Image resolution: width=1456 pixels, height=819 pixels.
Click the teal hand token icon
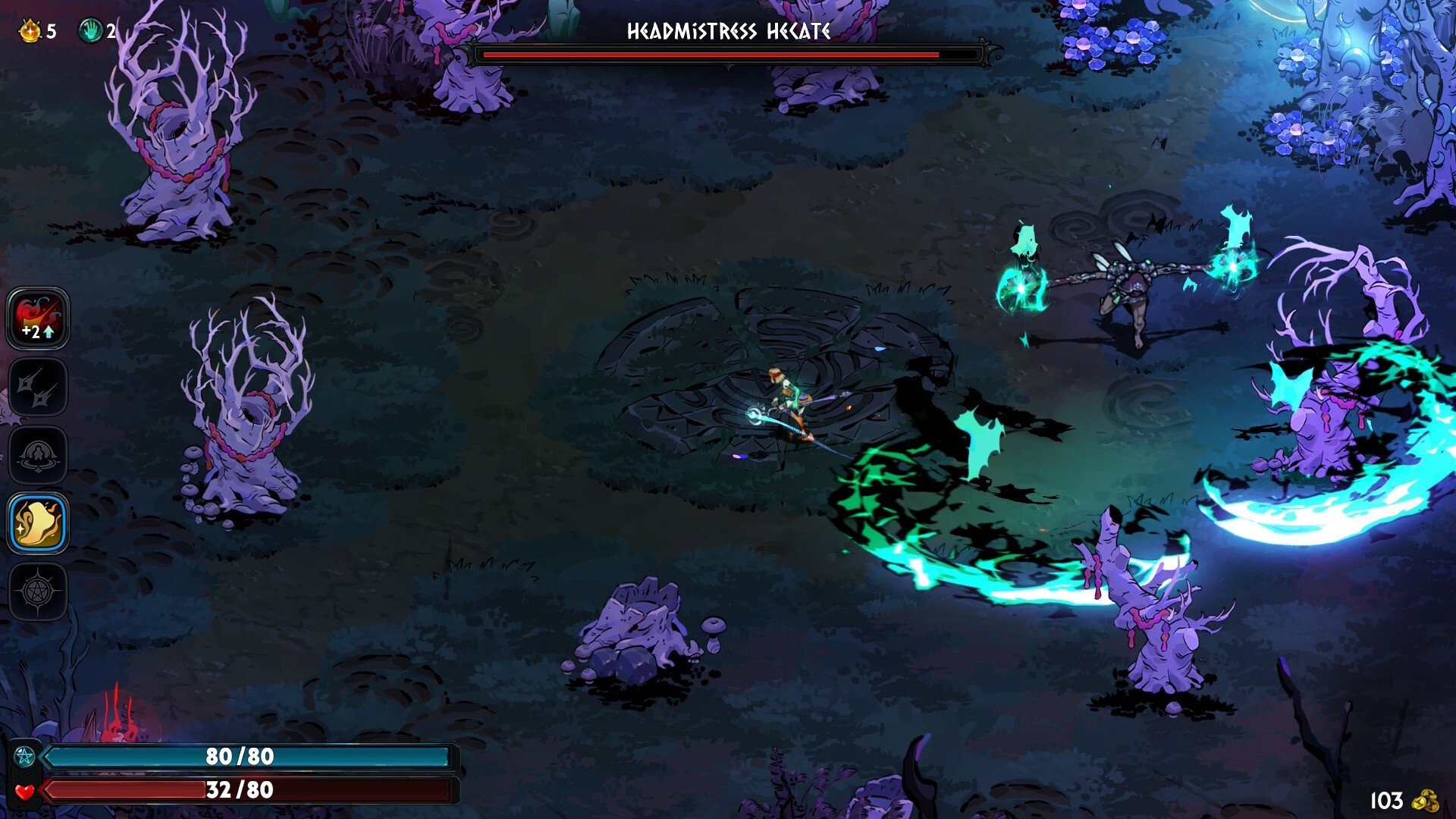tap(90, 31)
